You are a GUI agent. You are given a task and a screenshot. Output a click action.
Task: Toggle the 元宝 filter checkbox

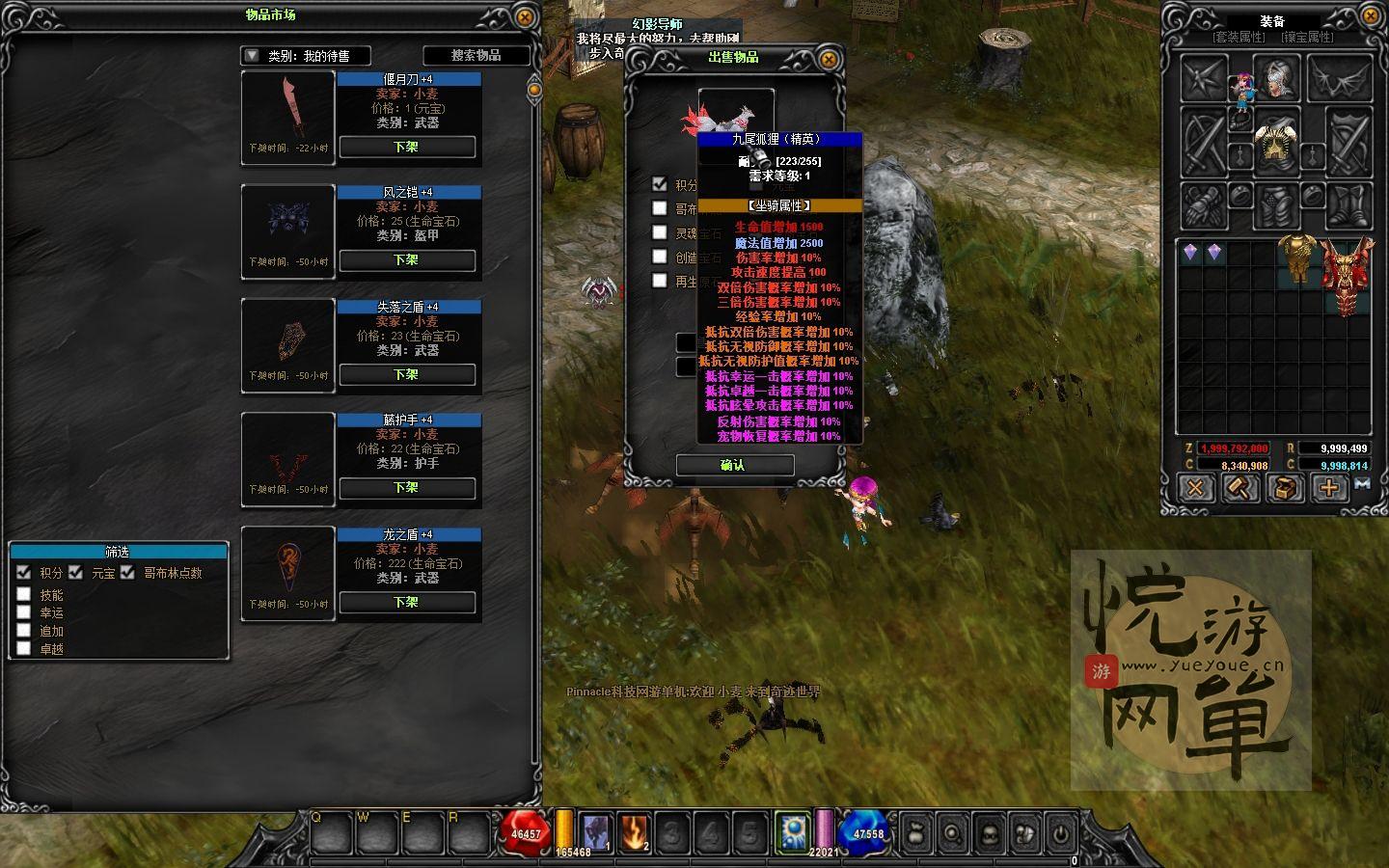pos(76,573)
